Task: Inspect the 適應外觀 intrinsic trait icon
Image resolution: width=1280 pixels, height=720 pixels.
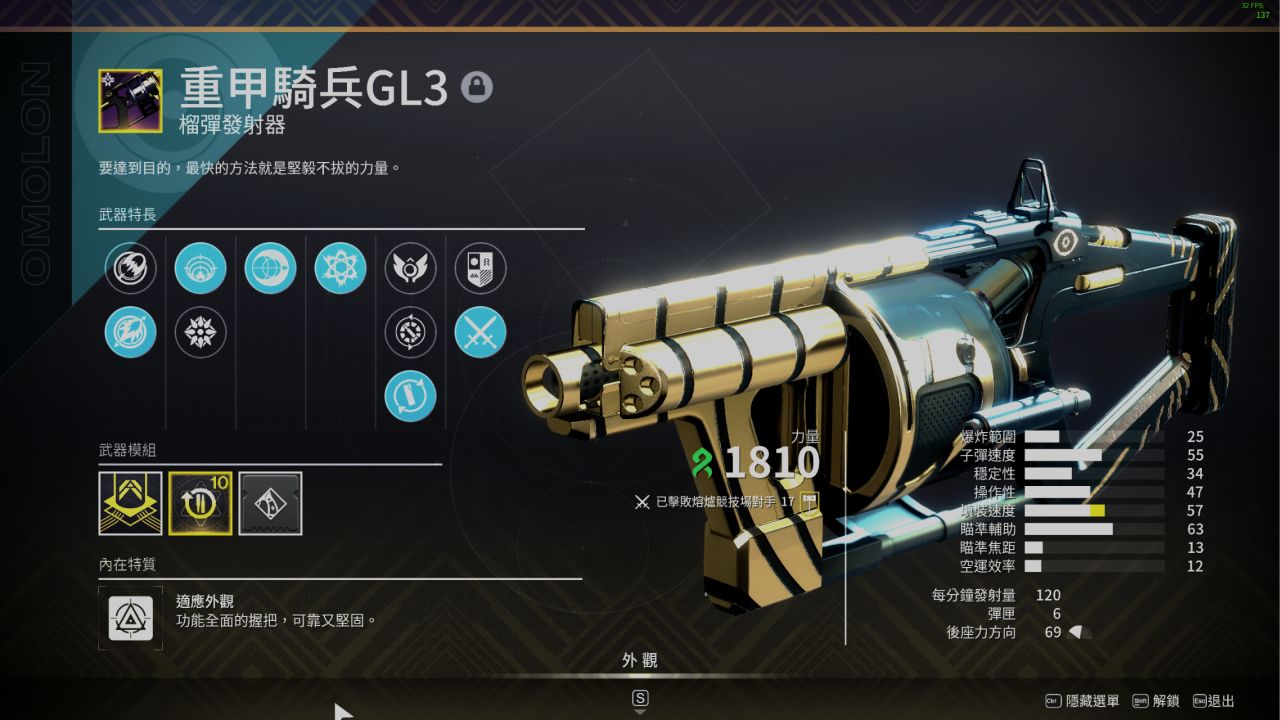Action: pyautogui.click(x=131, y=618)
